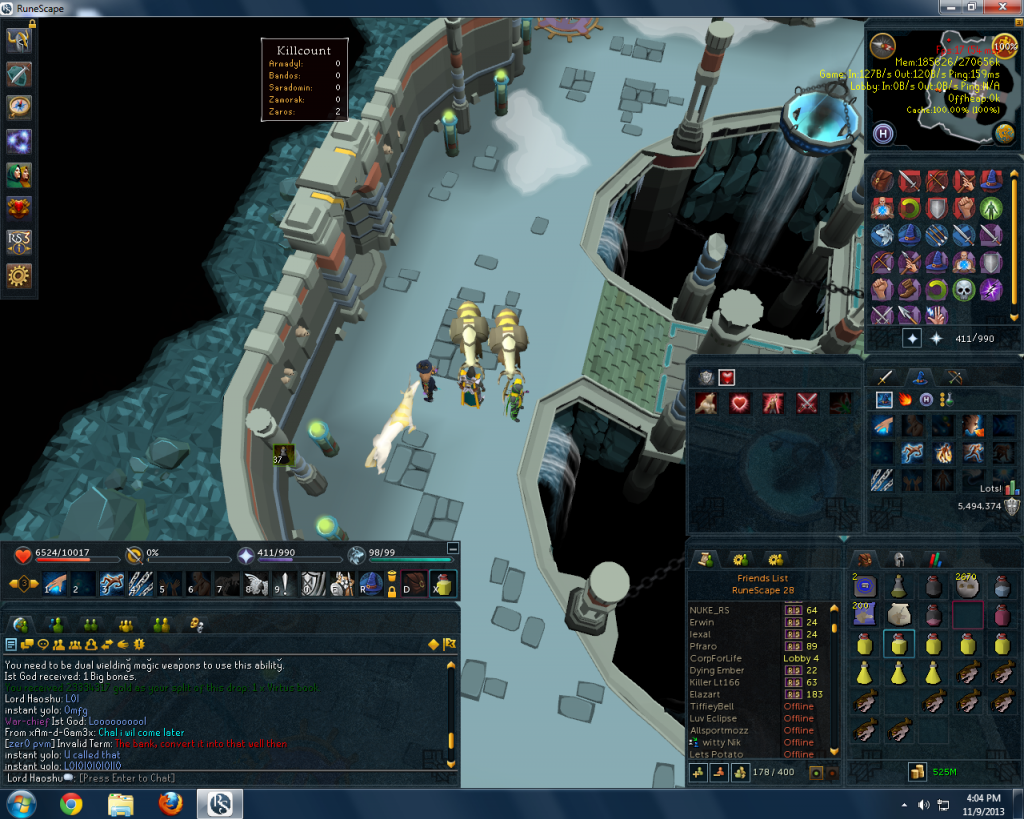Open the world map globe button
The image size is (1024, 819).
1004,134
